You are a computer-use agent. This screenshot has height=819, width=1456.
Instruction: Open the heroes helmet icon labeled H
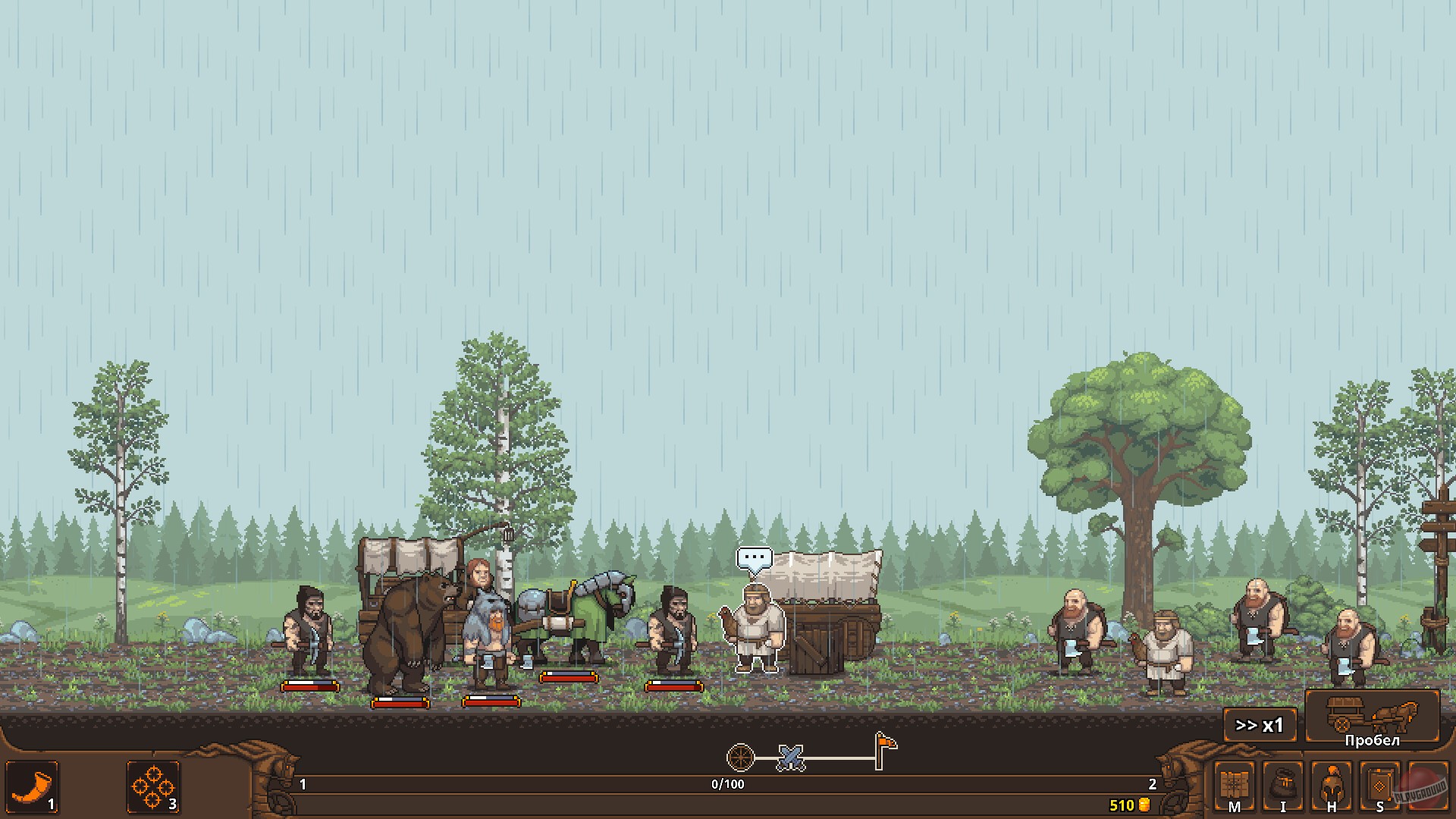click(1332, 787)
